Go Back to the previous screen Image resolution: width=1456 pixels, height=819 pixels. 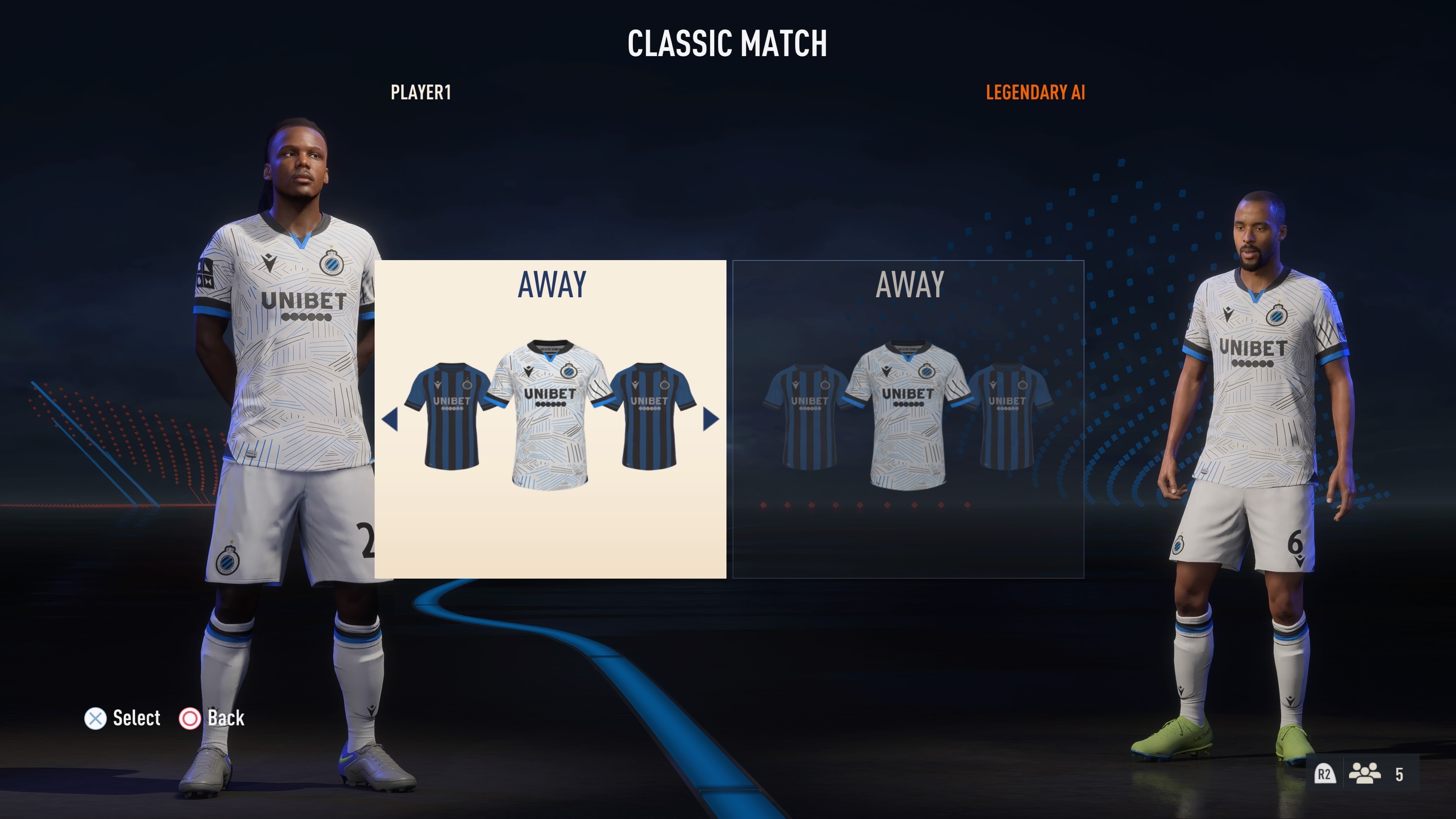(x=212, y=719)
